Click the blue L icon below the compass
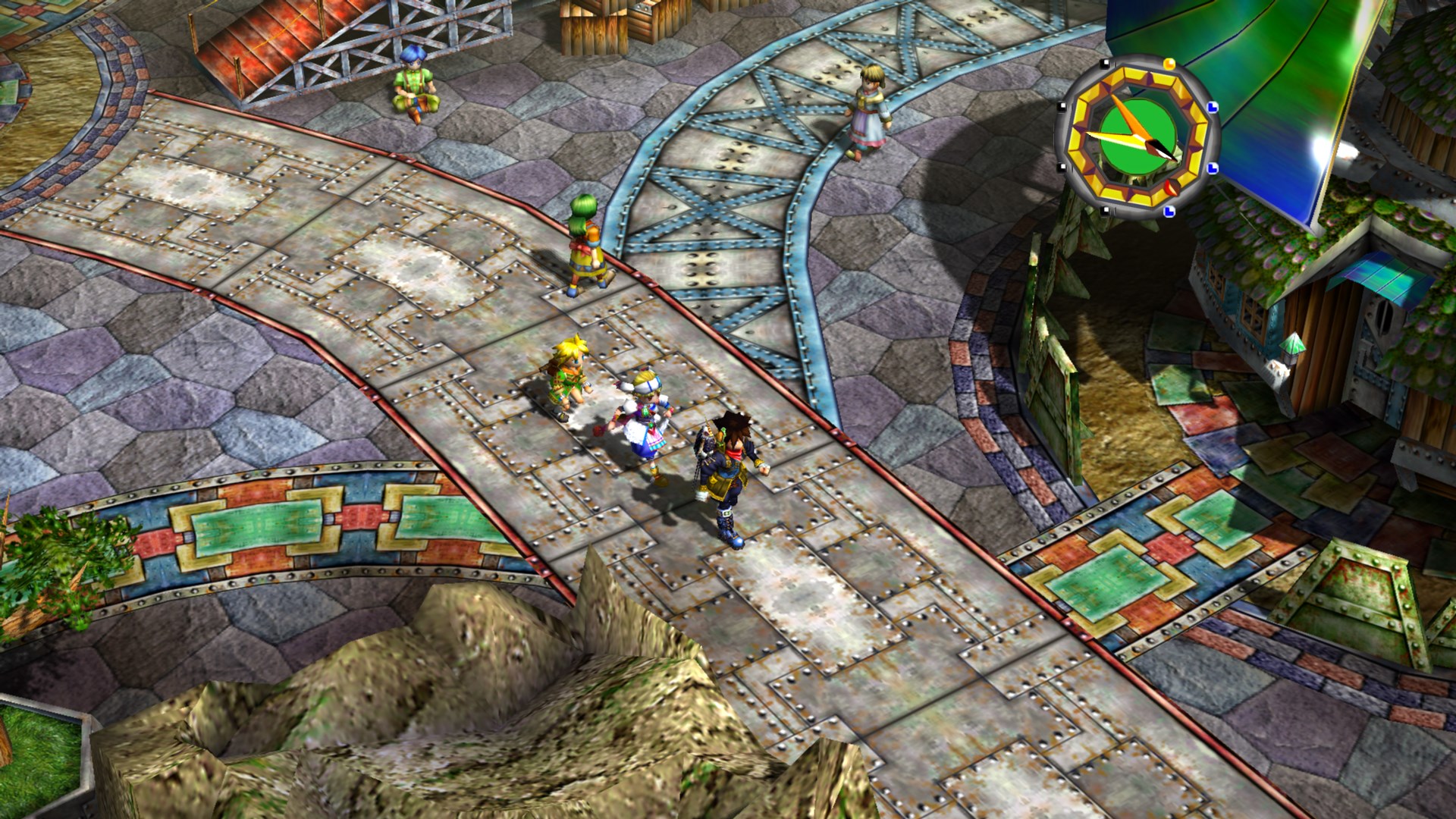 1169,210
